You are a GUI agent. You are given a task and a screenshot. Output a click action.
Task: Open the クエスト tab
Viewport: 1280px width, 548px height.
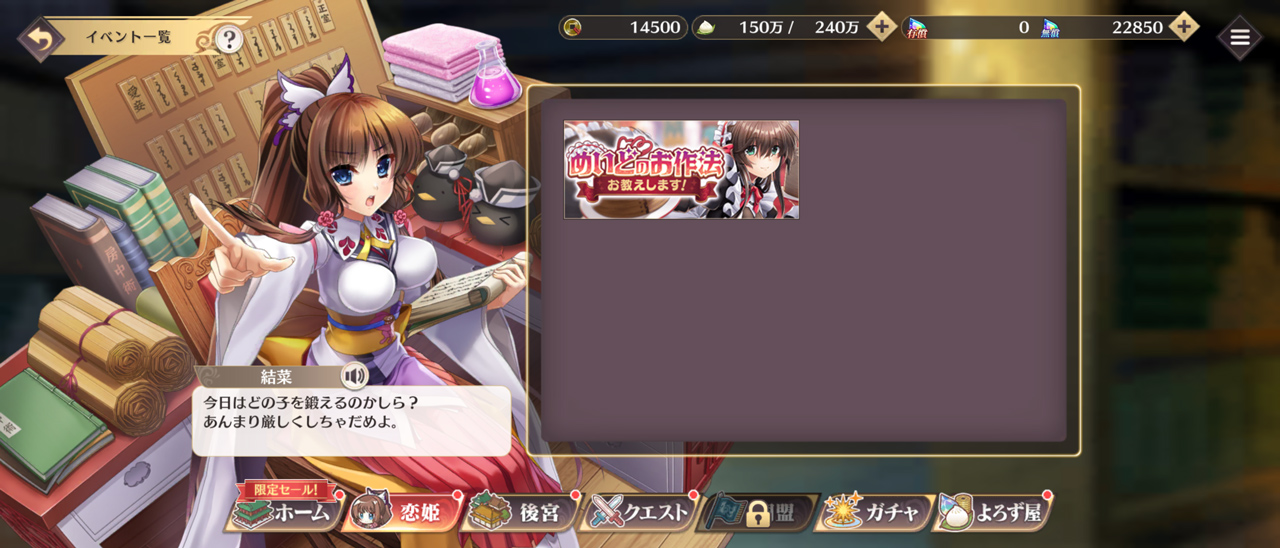(x=640, y=513)
